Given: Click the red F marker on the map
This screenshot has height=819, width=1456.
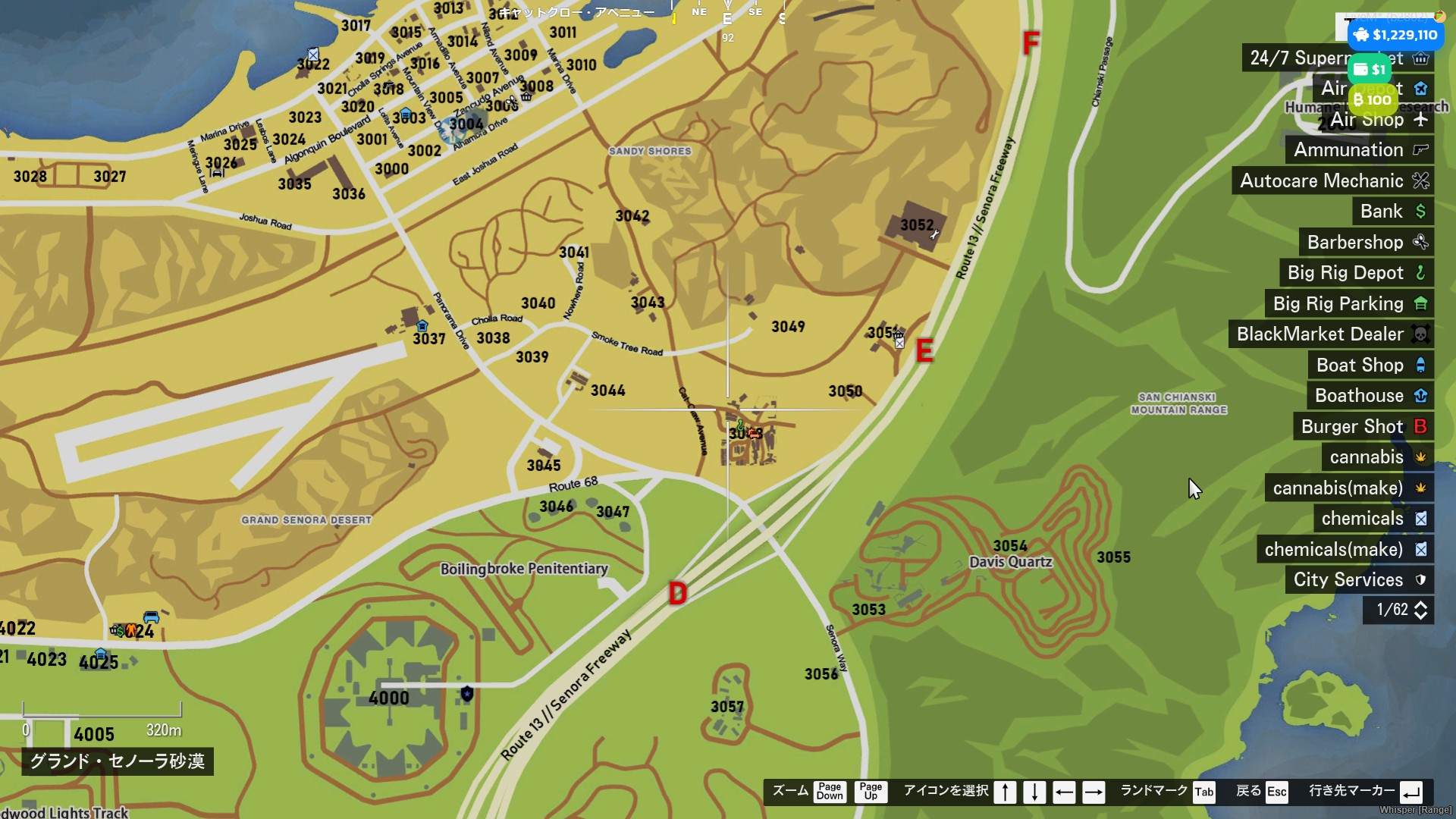Looking at the screenshot, I should point(1031,43).
